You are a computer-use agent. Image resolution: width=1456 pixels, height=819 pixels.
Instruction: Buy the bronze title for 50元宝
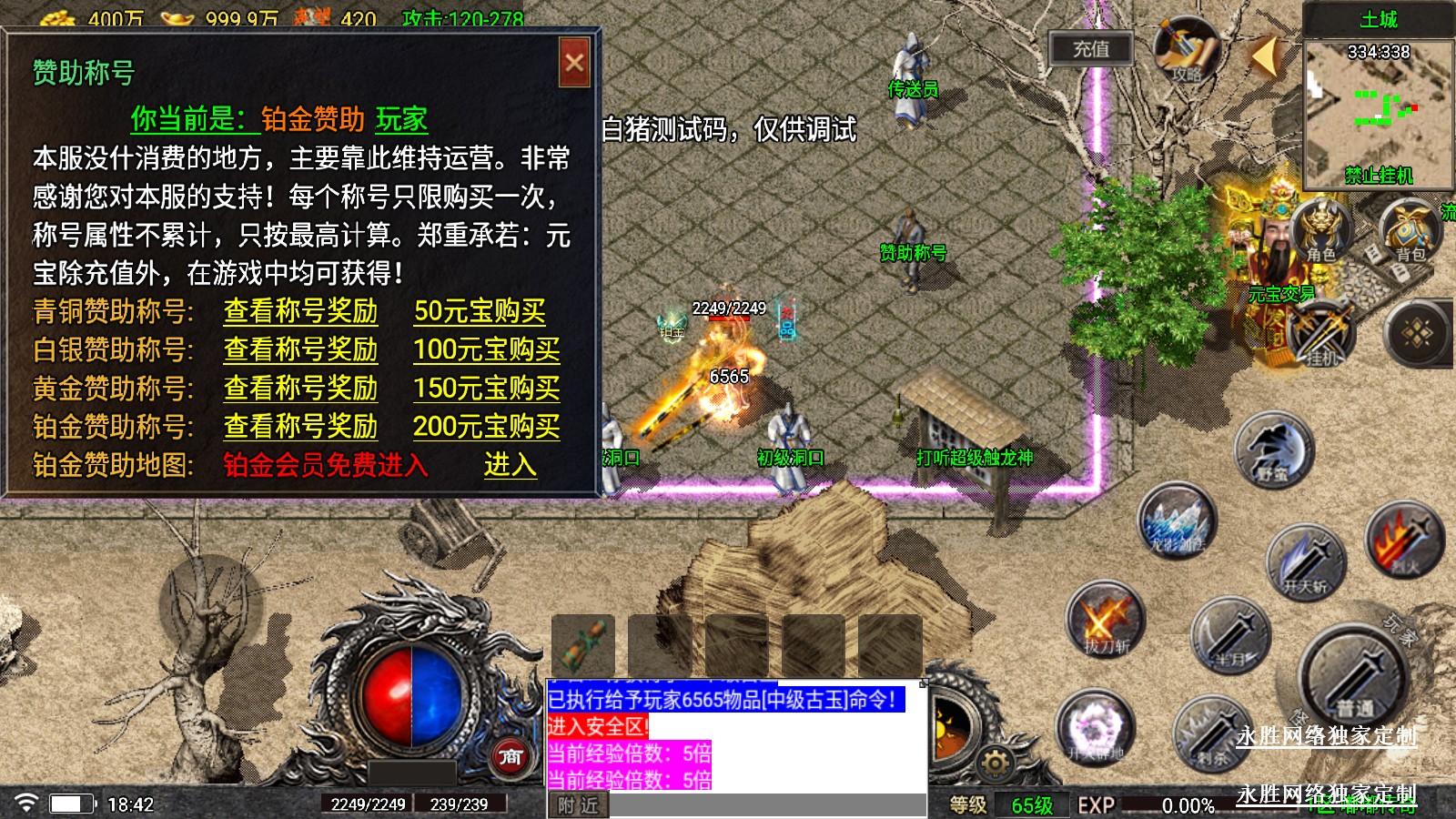point(480,312)
